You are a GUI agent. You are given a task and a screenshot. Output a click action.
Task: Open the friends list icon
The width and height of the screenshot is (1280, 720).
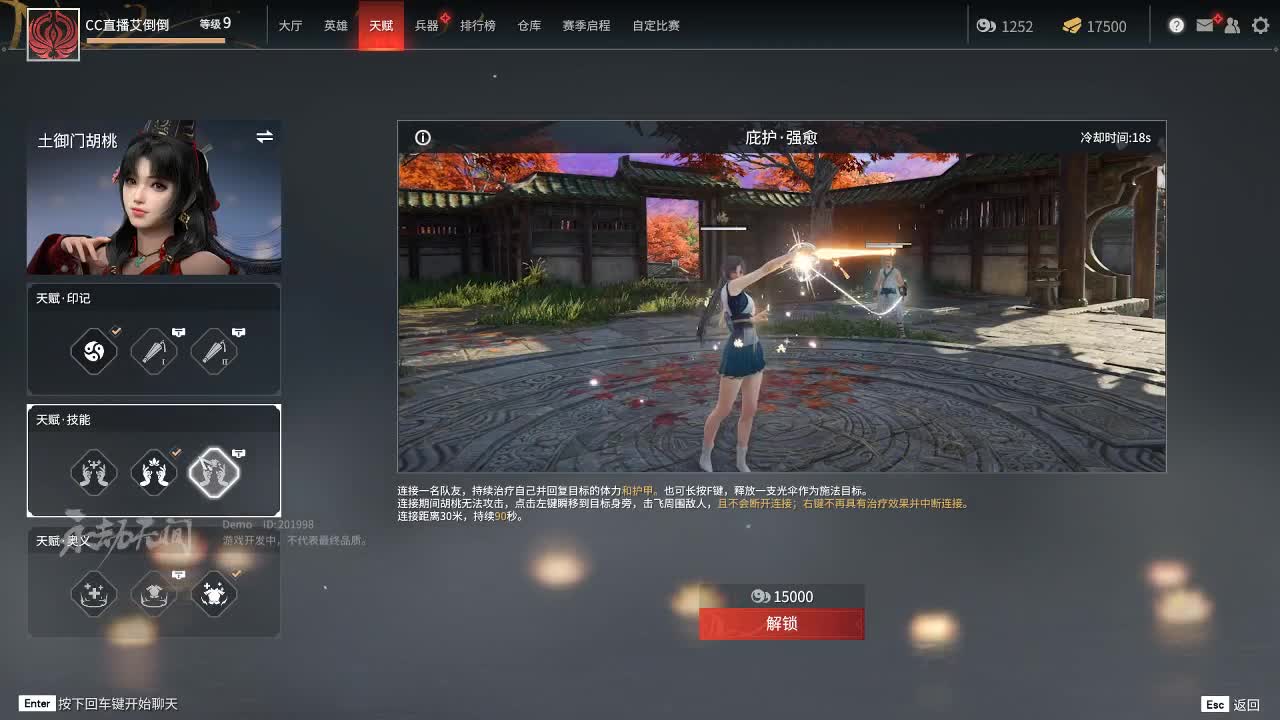click(1232, 26)
